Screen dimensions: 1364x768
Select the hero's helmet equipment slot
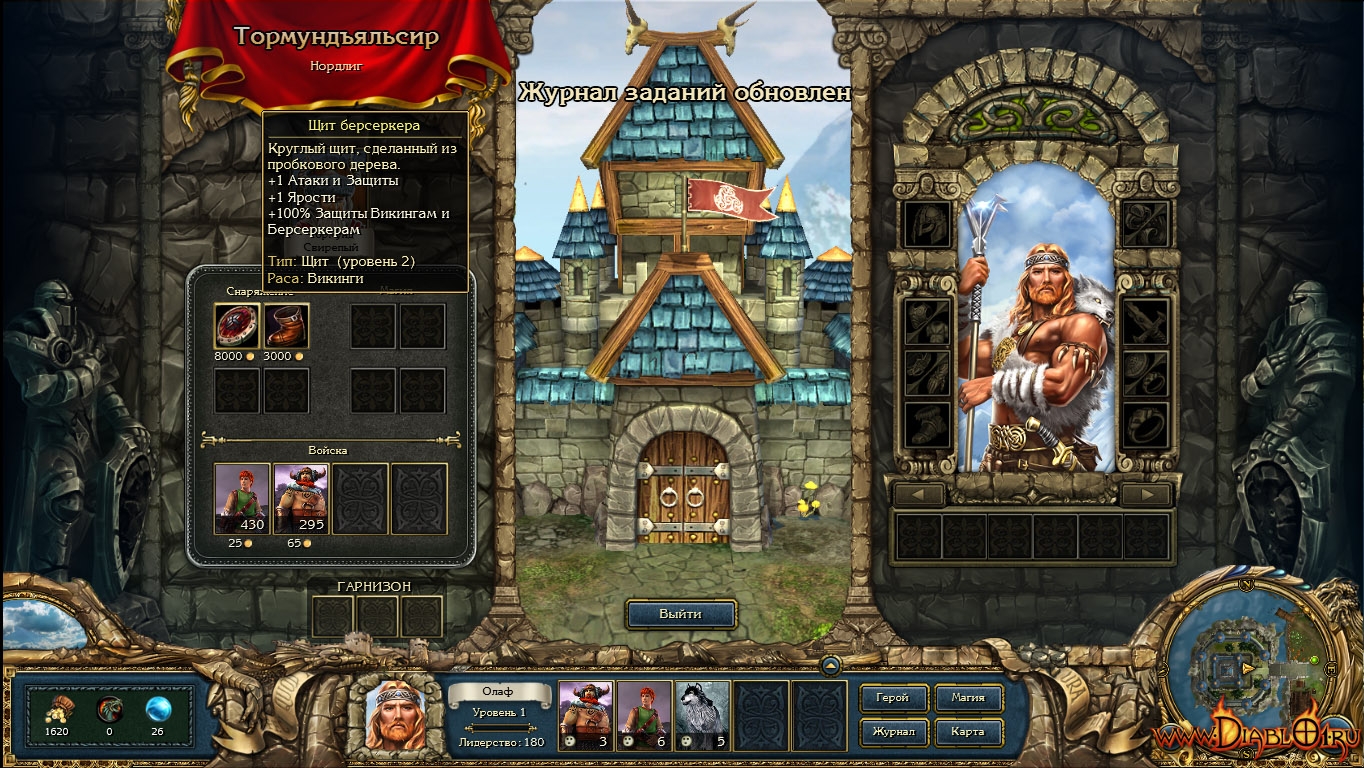coord(926,224)
